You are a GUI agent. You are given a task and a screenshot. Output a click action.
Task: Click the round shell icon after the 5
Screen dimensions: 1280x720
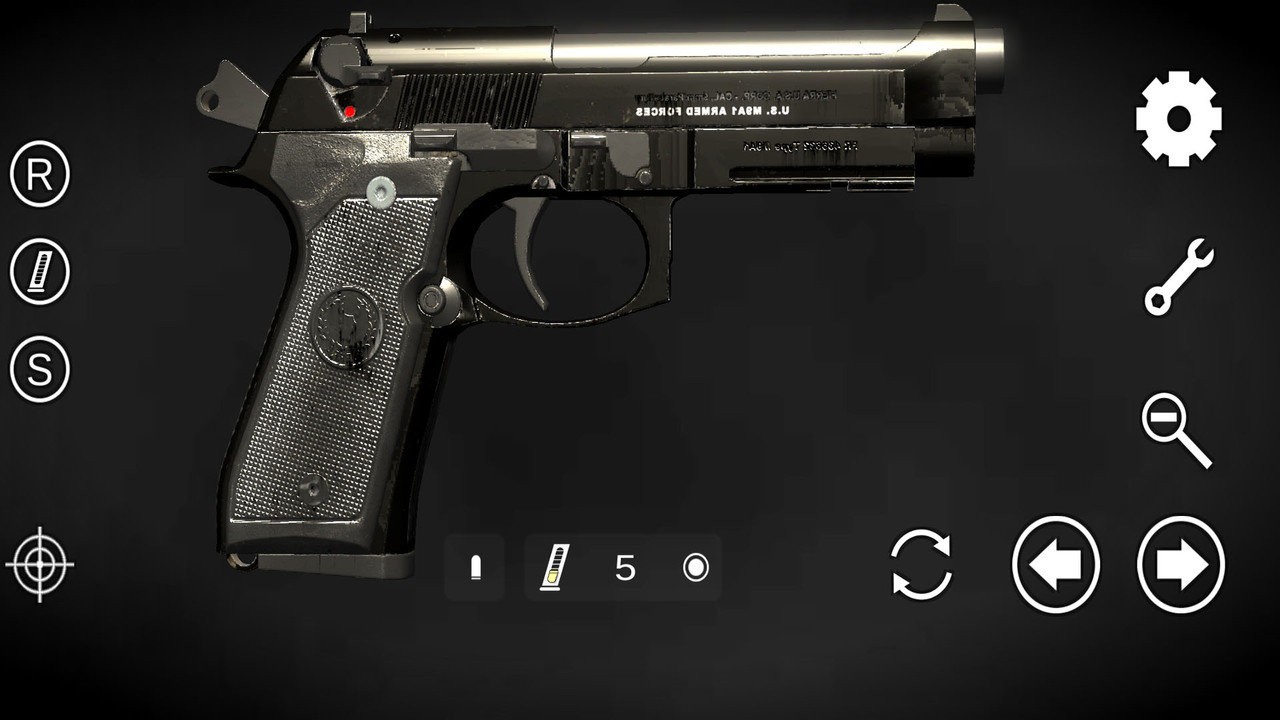pos(695,568)
